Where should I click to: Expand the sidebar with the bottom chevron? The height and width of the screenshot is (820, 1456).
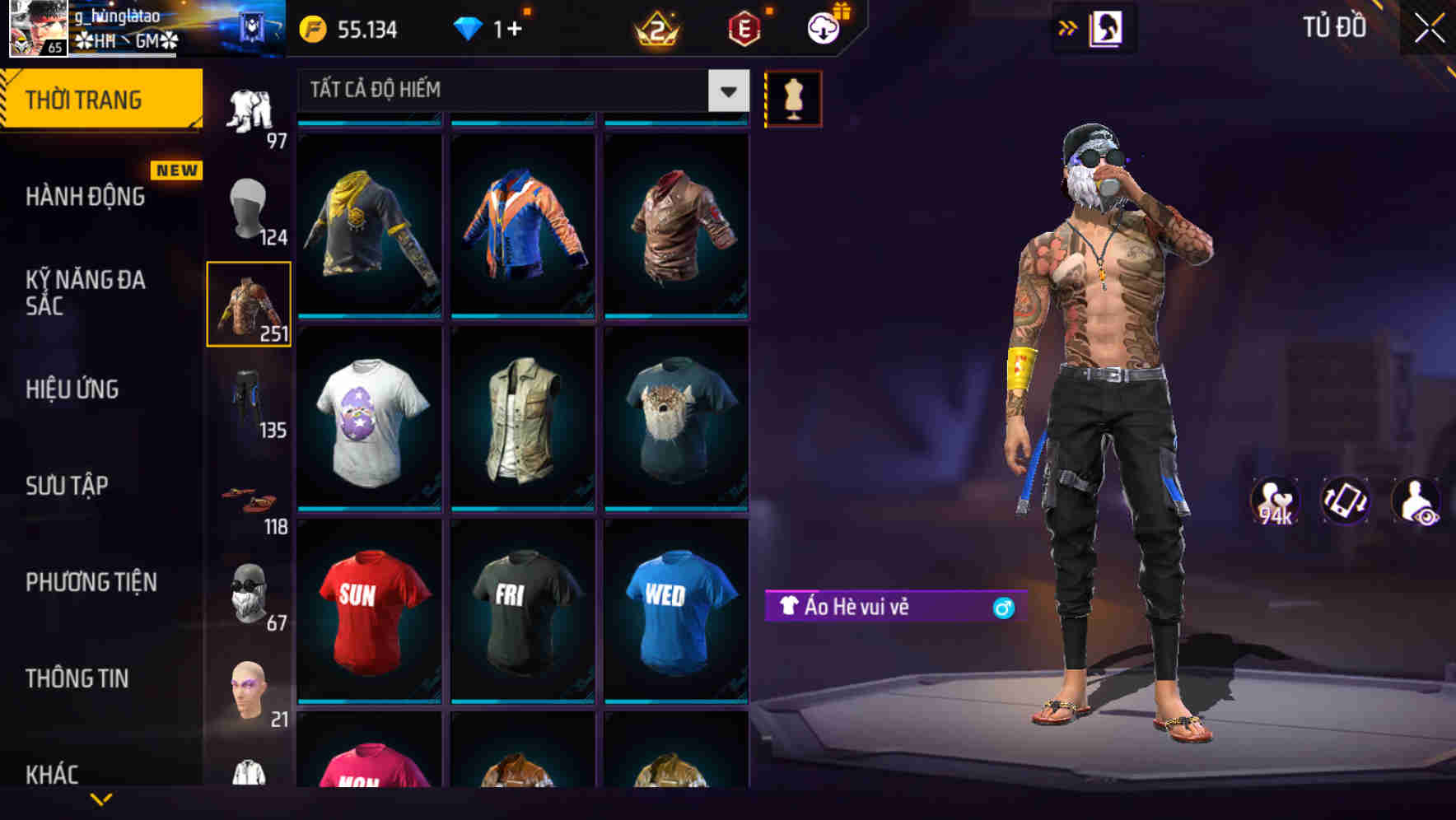[101, 800]
